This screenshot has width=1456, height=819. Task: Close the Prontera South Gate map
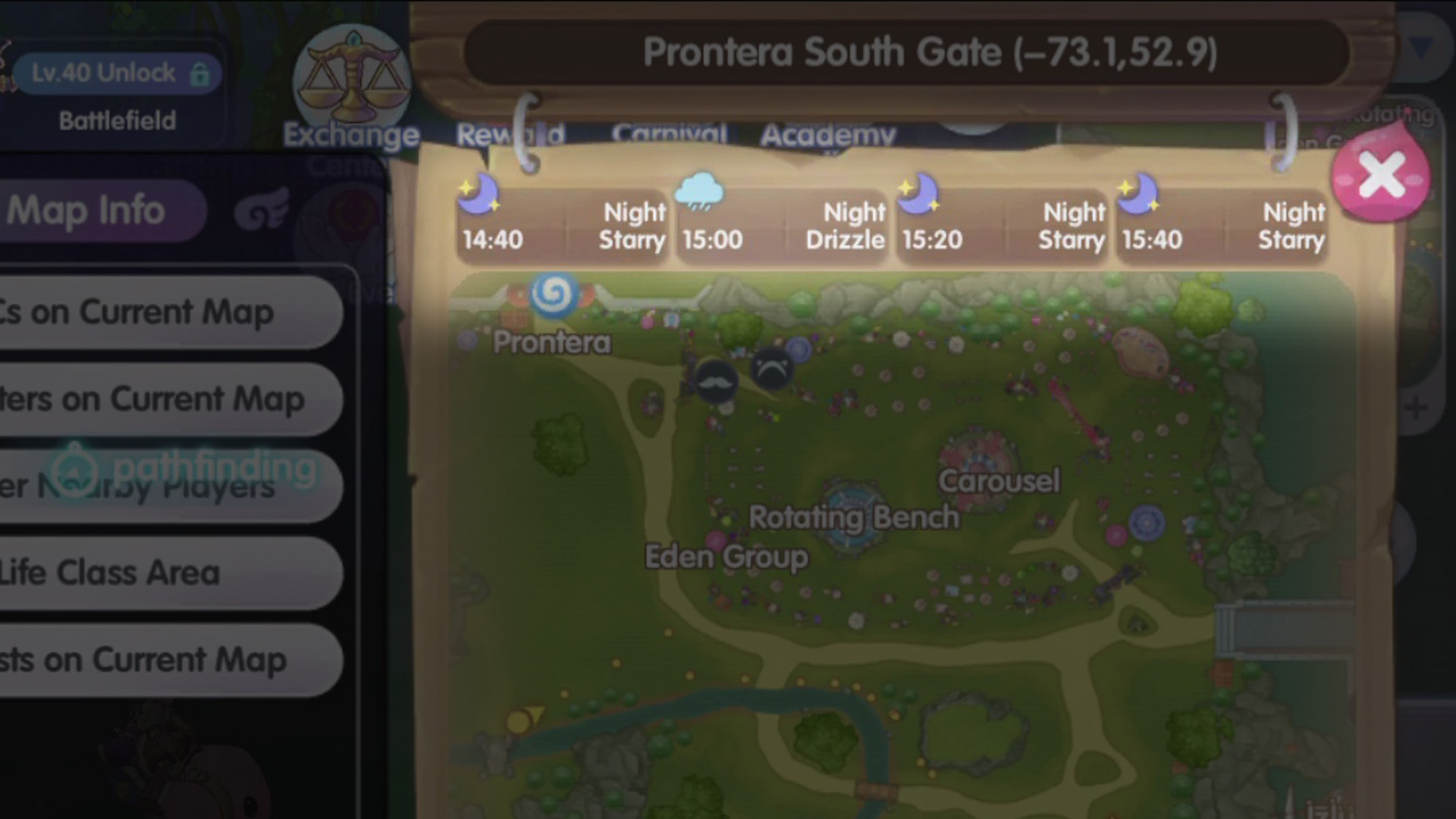click(1380, 177)
